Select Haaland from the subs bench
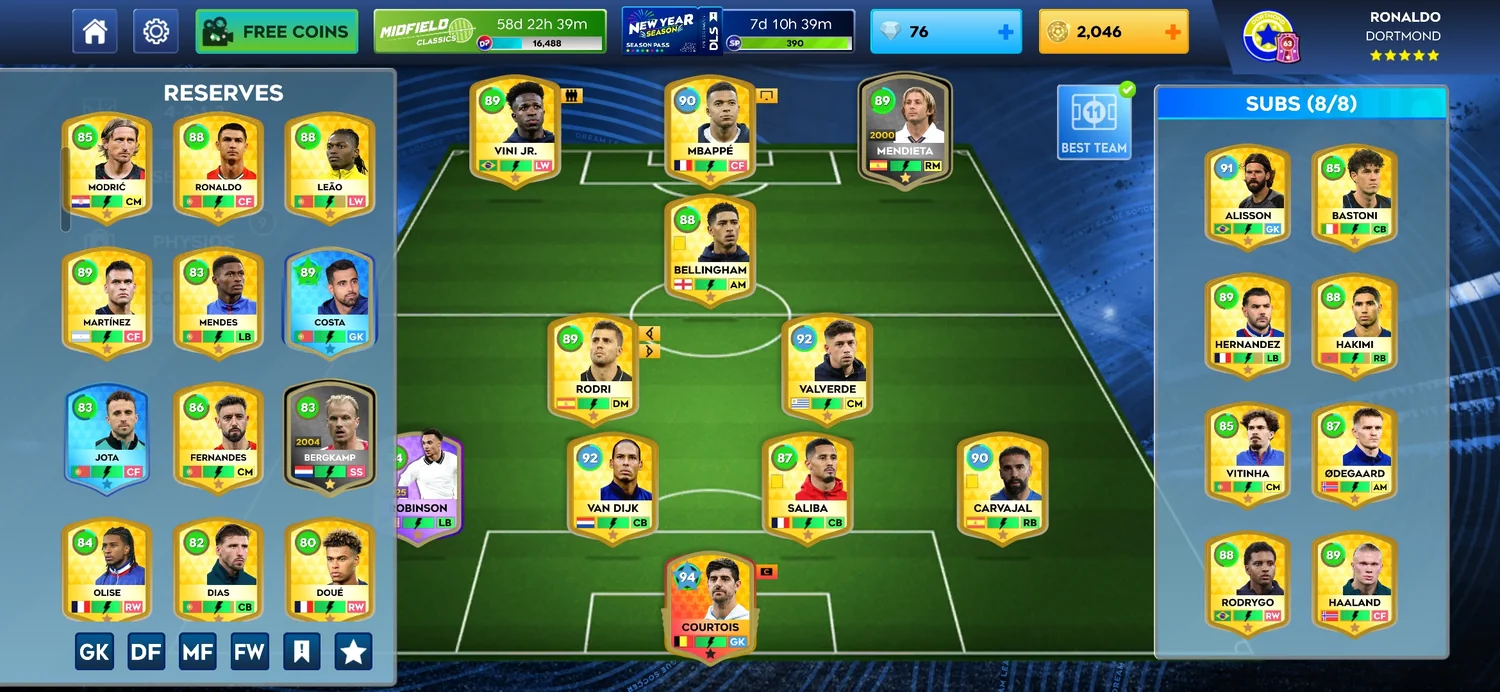The image size is (1500, 692). pyautogui.click(x=1355, y=582)
